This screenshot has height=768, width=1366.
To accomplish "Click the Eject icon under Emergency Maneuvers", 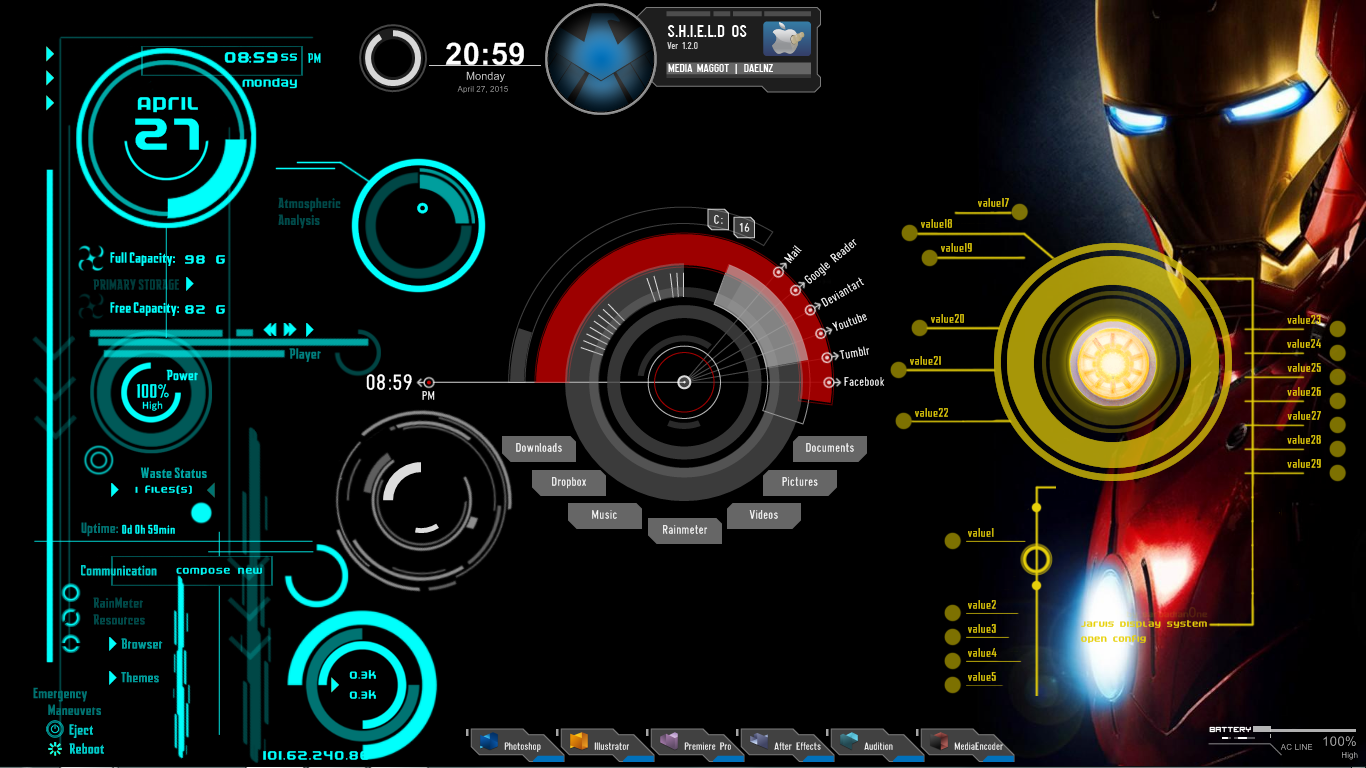I will click(54, 731).
